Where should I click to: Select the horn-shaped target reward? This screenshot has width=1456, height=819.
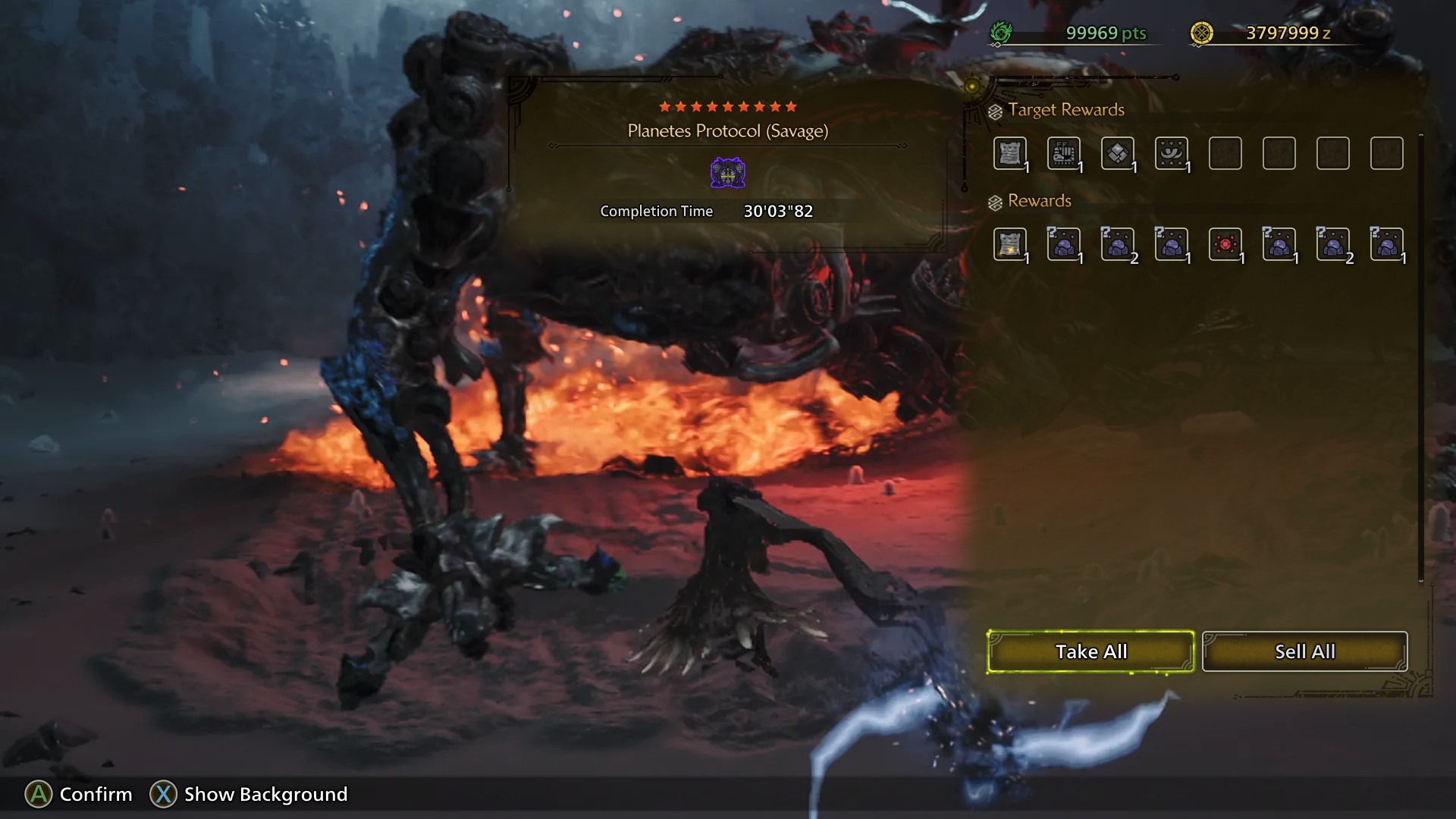pos(1172,153)
